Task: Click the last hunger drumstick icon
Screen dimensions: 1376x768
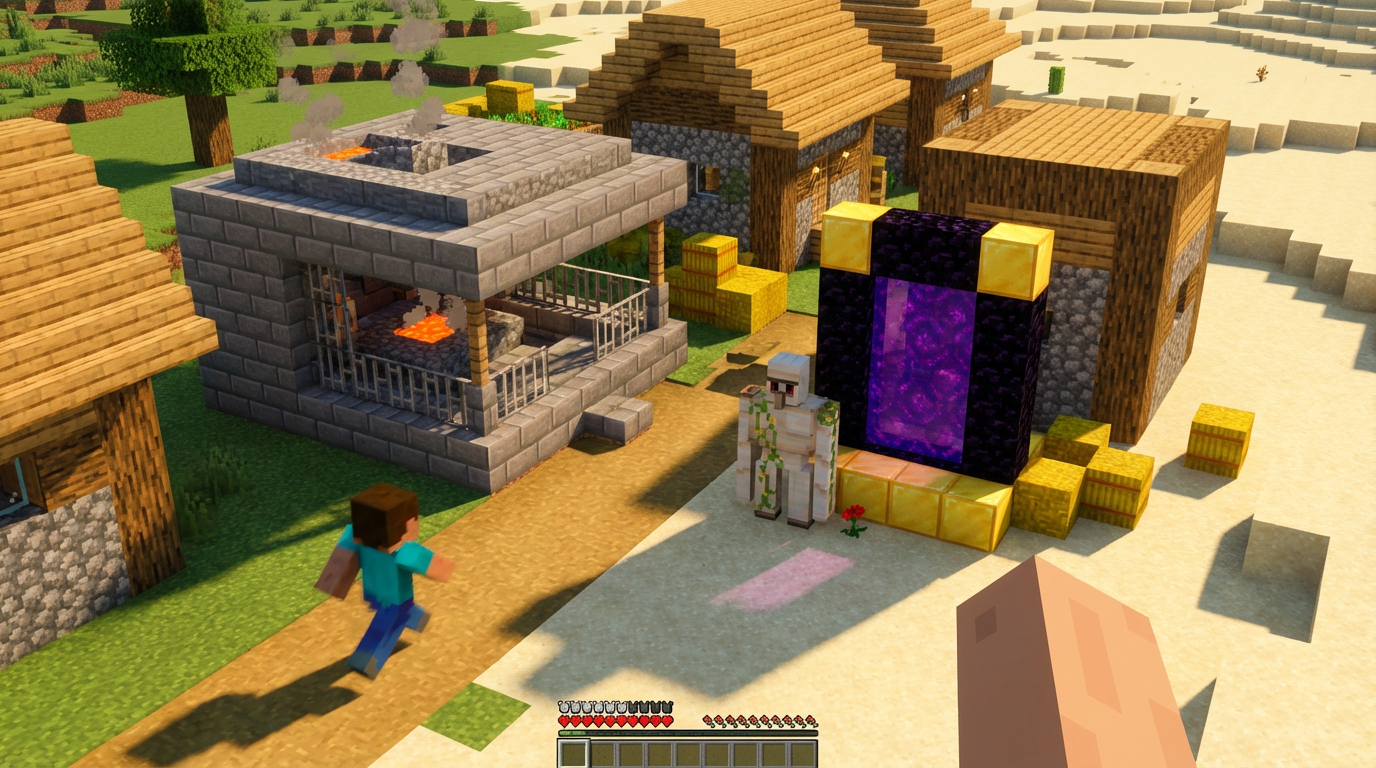Action: (811, 721)
